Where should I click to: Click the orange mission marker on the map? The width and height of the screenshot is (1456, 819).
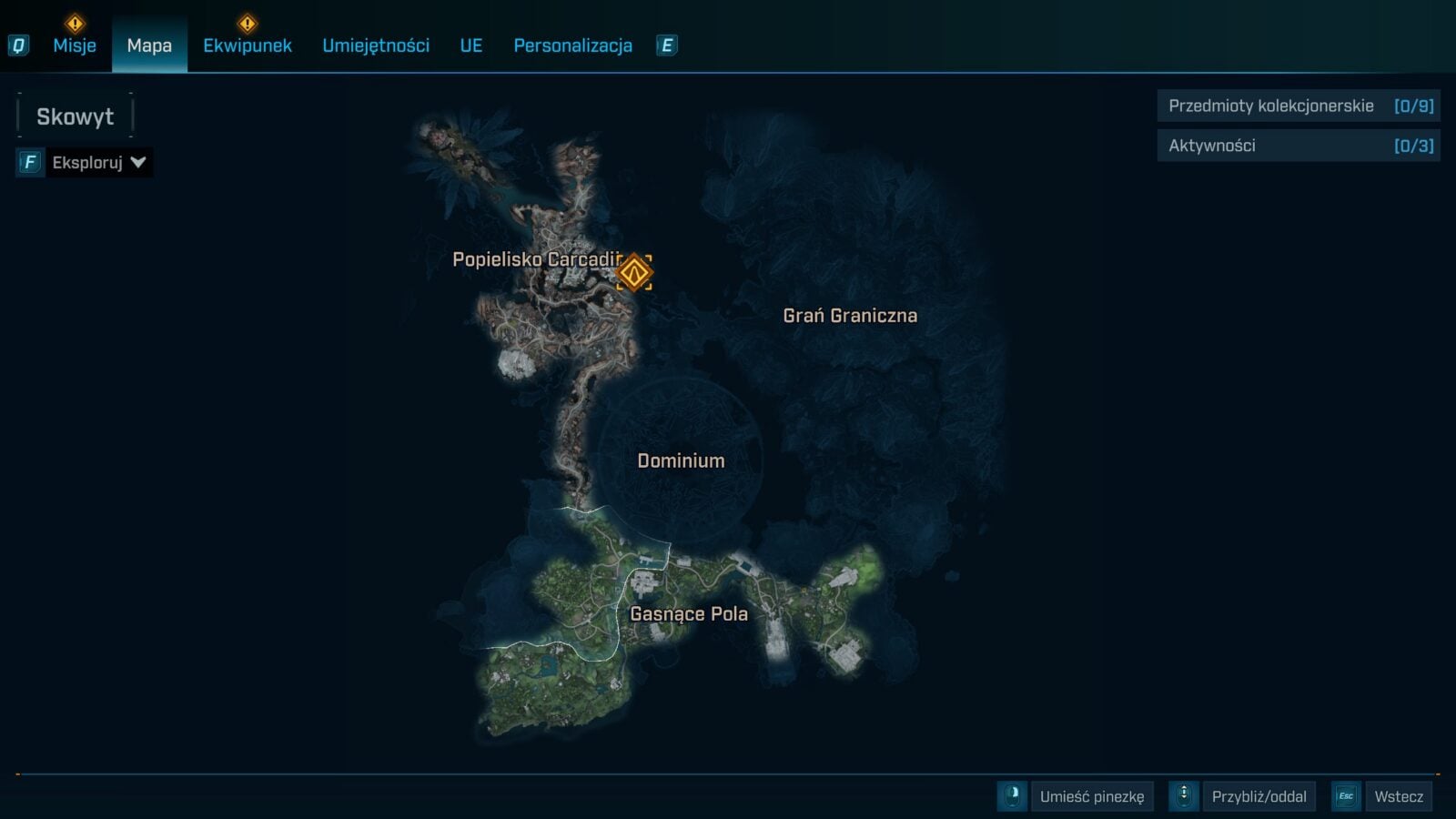click(x=634, y=272)
